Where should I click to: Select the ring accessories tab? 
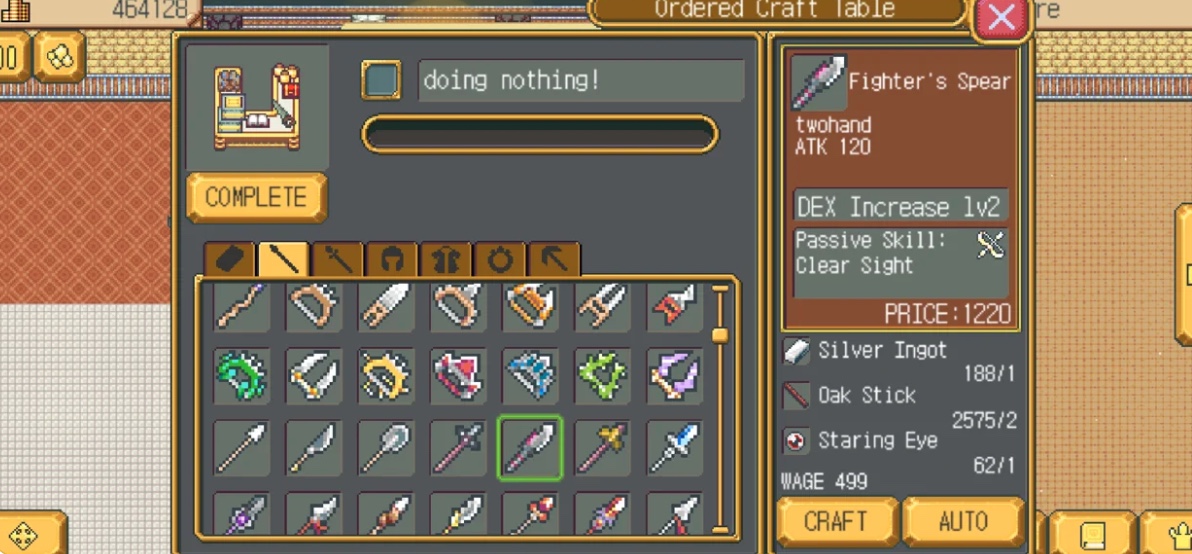[x=500, y=260]
